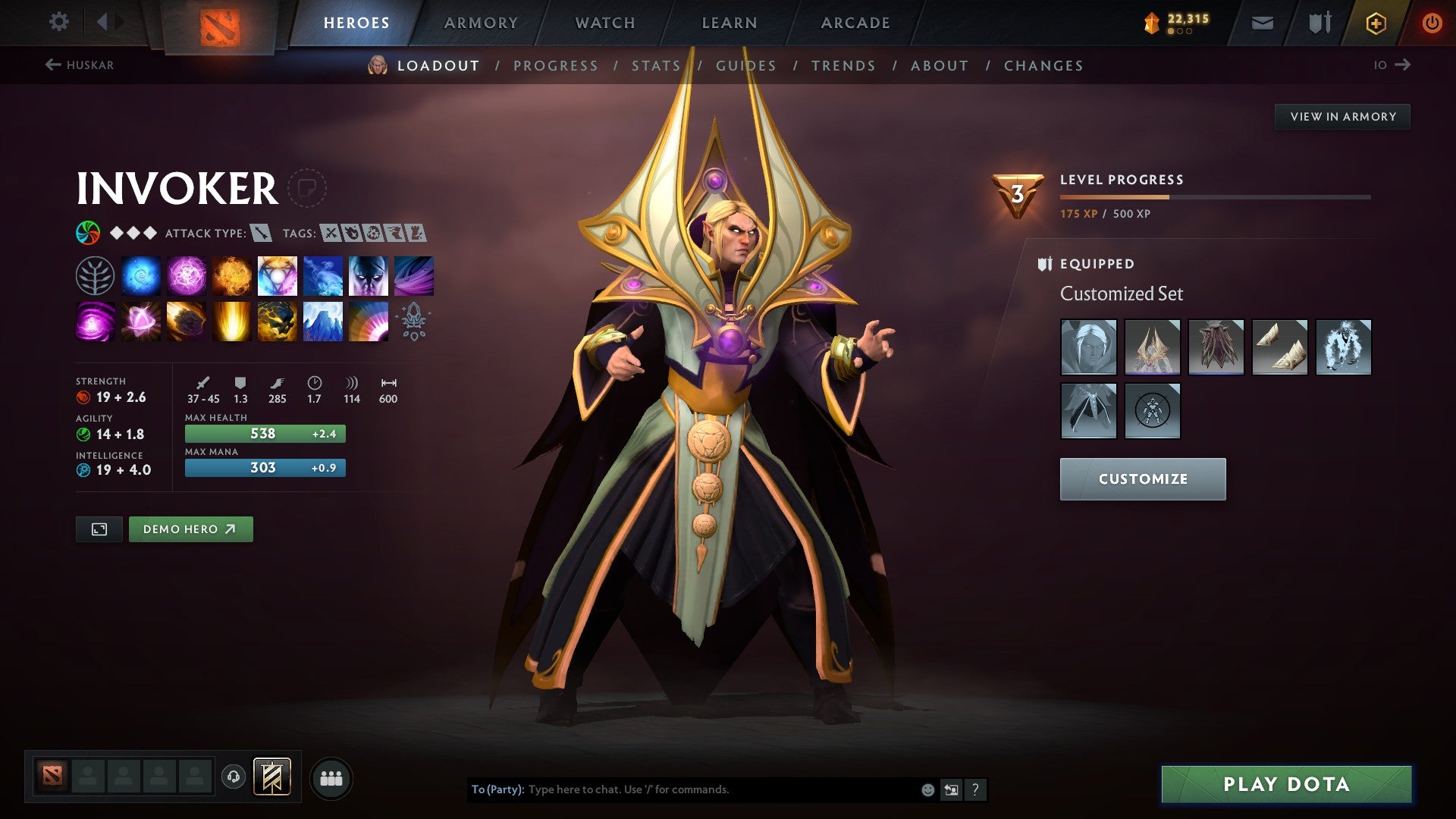The width and height of the screenshot is (1456, 819).
Task: Open the WATCH menu item
Action: click(x=604, y=22)
